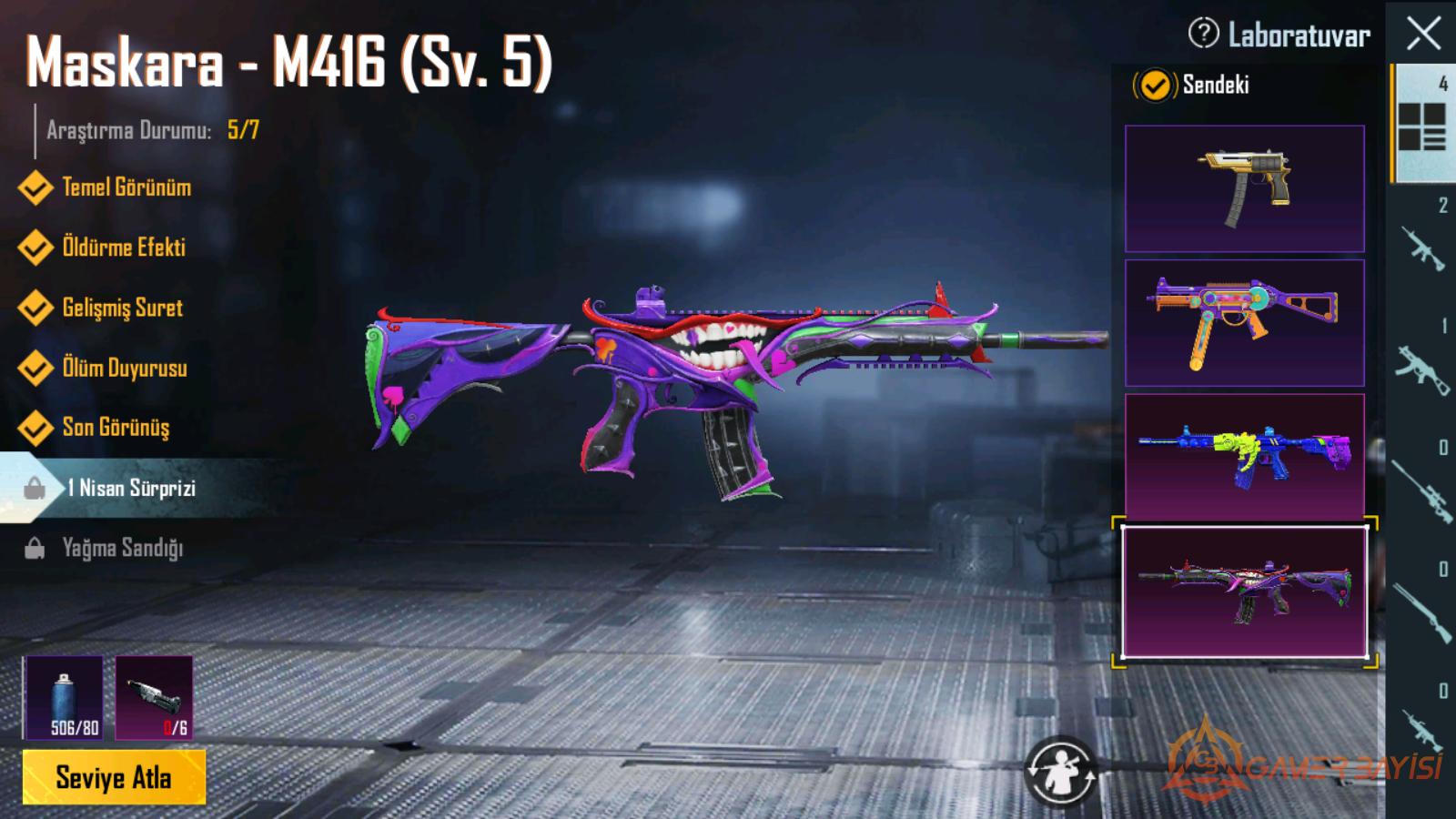Open the Laboratuvar help info
Image resolution: width=1456 pixels, height=819 pixels.
coord(1203,35)
